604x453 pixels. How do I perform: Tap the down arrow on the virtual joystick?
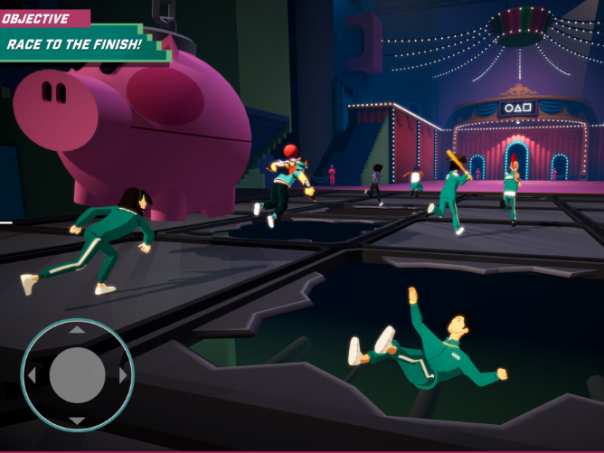coord(77,421)
